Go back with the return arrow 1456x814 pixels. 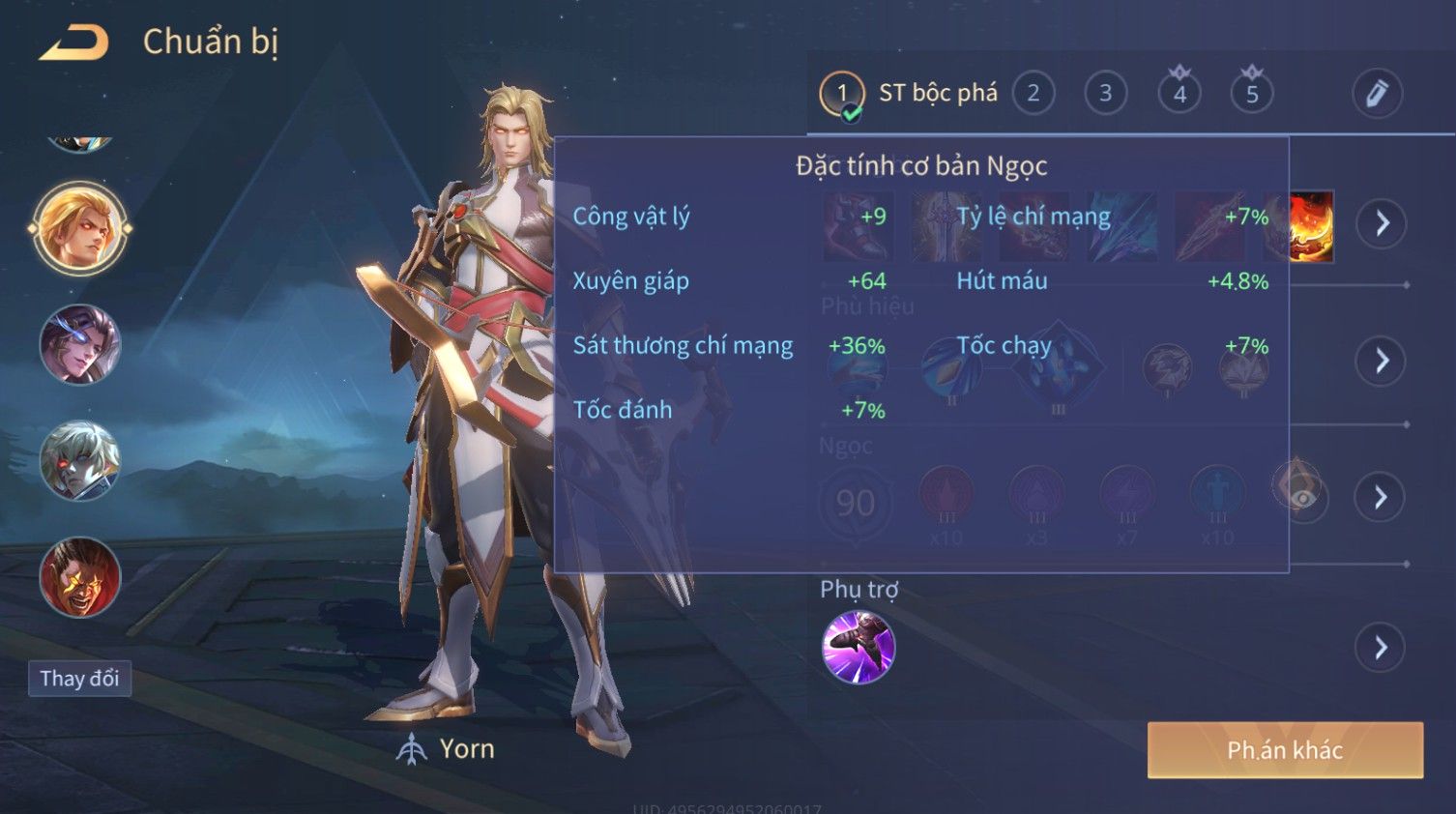pos(73,43)
